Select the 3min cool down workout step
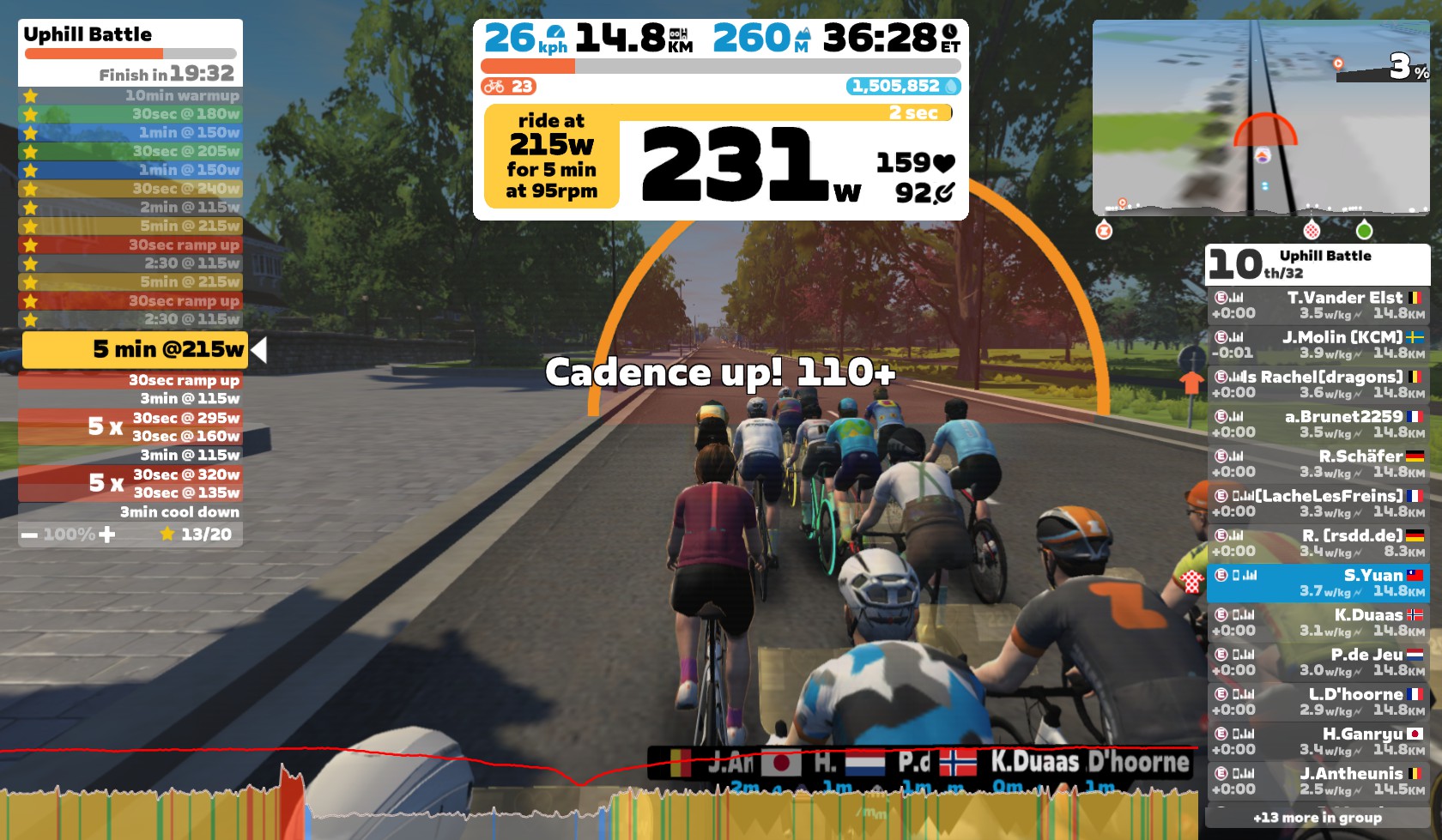This screenshot has height=840, width=1442. click(130, 512)
